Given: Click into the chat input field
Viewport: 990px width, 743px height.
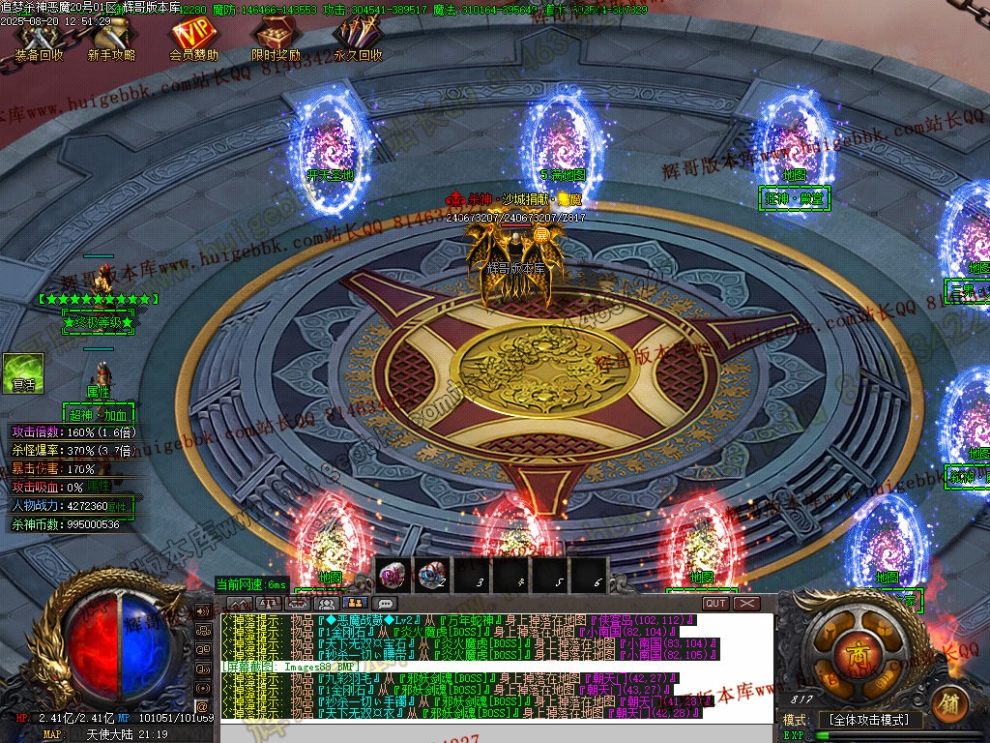Looking at the screenshot, I should click(x=495, y=732).
